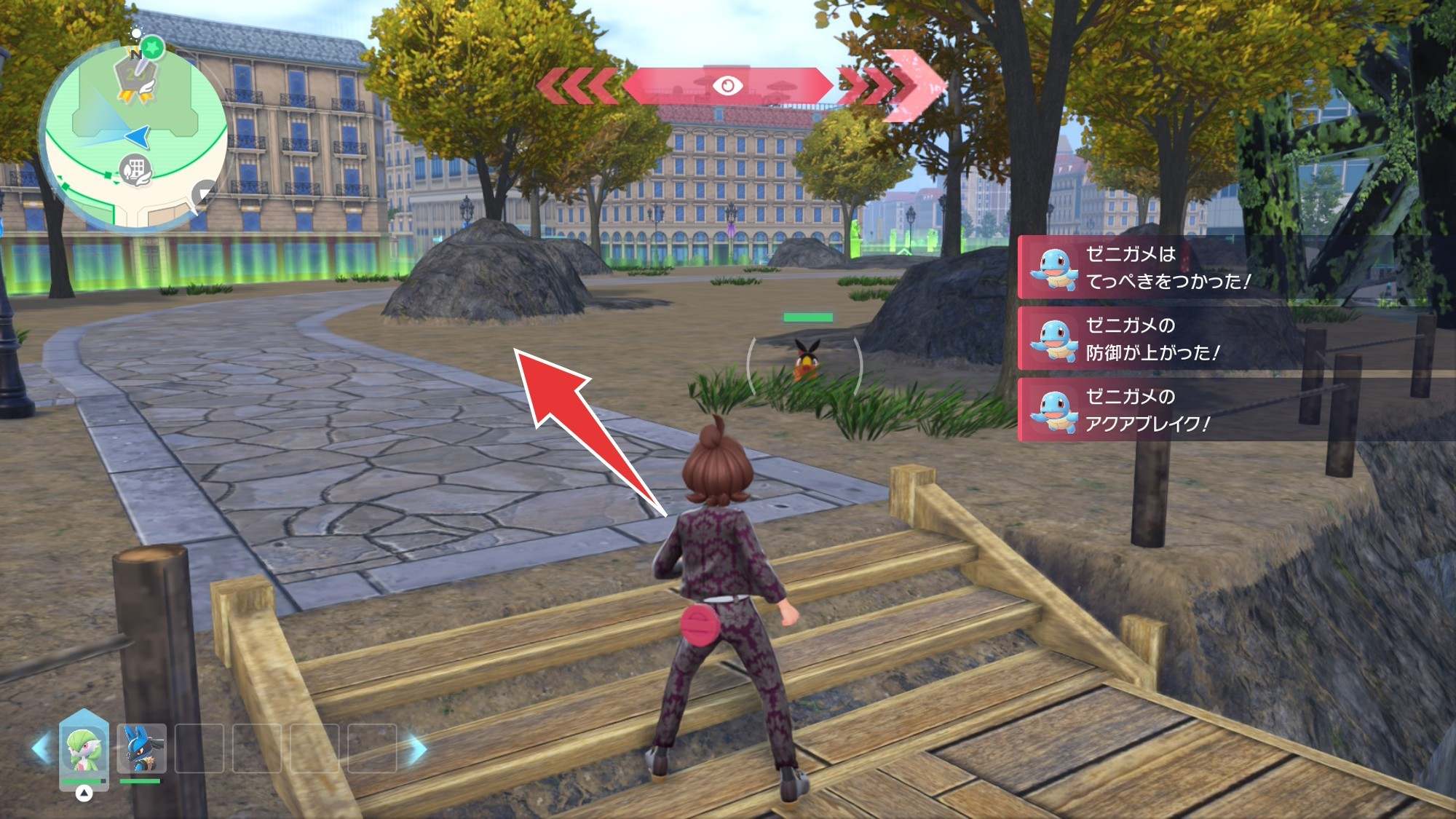Viewport: 1456px width, 819px height.
Task: Select the winged building marker on minimap
Action: click(x=135, y=170)
